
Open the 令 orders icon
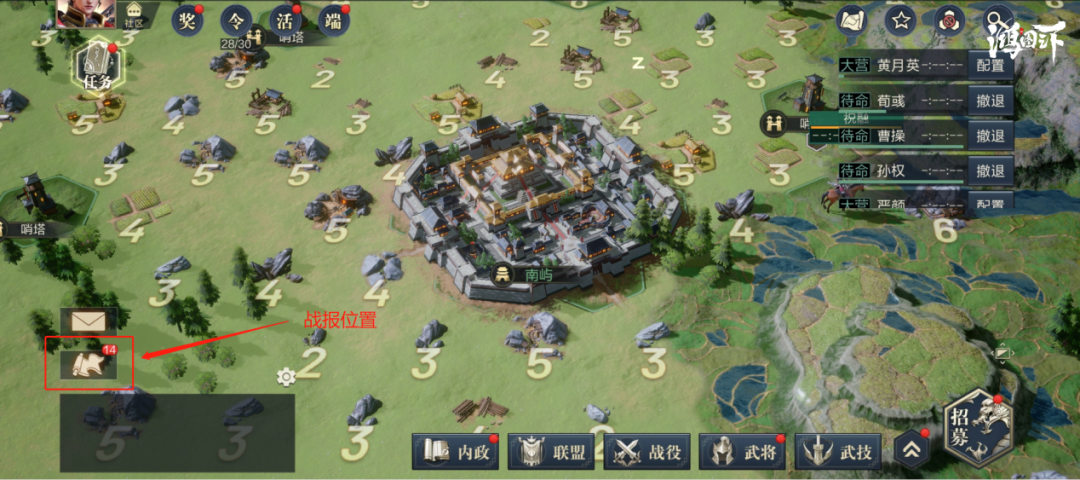(237, 20)
